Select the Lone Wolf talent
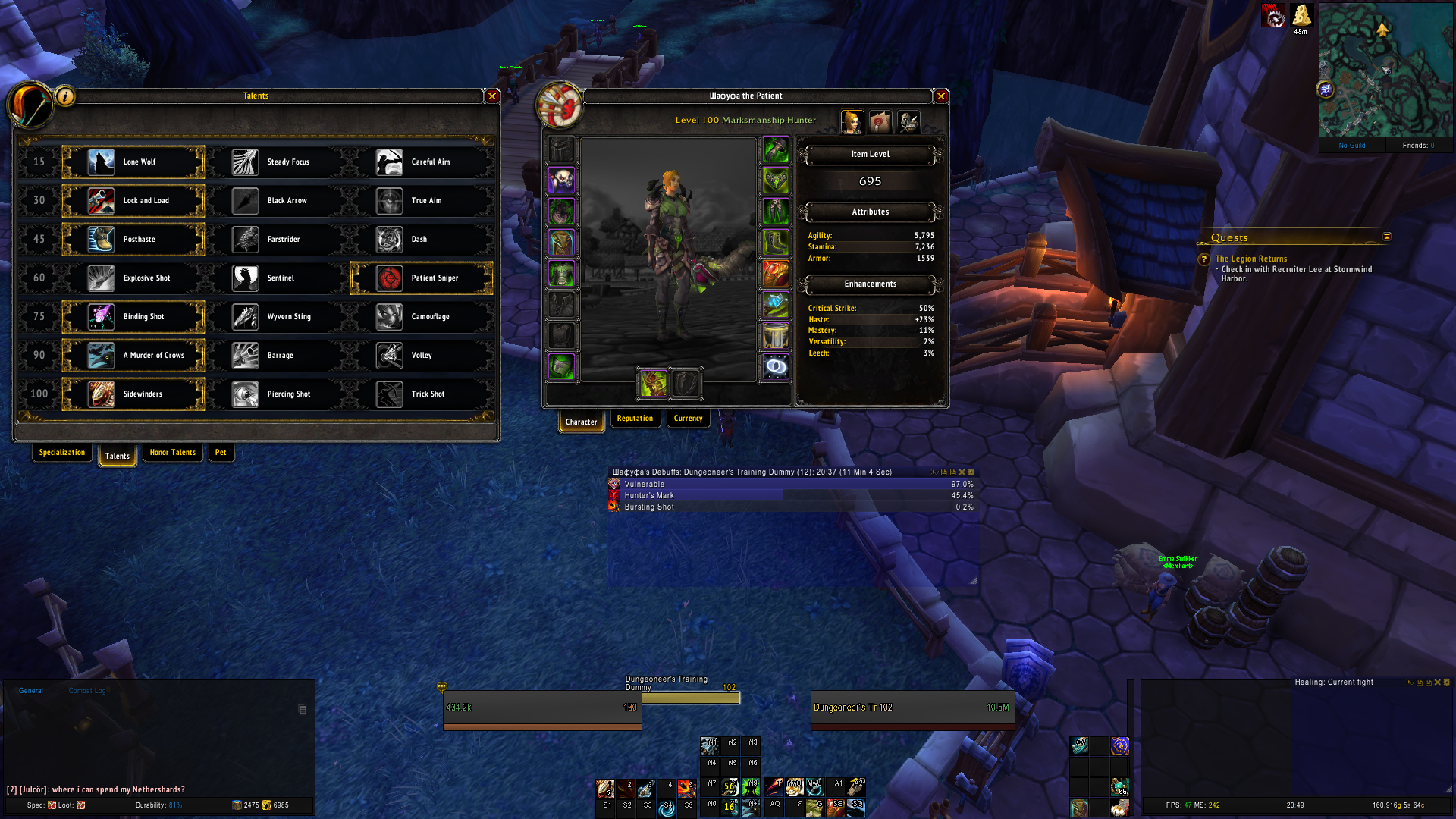The width and height of the screenshot is (1456, 819). click(x=134, y=162)
